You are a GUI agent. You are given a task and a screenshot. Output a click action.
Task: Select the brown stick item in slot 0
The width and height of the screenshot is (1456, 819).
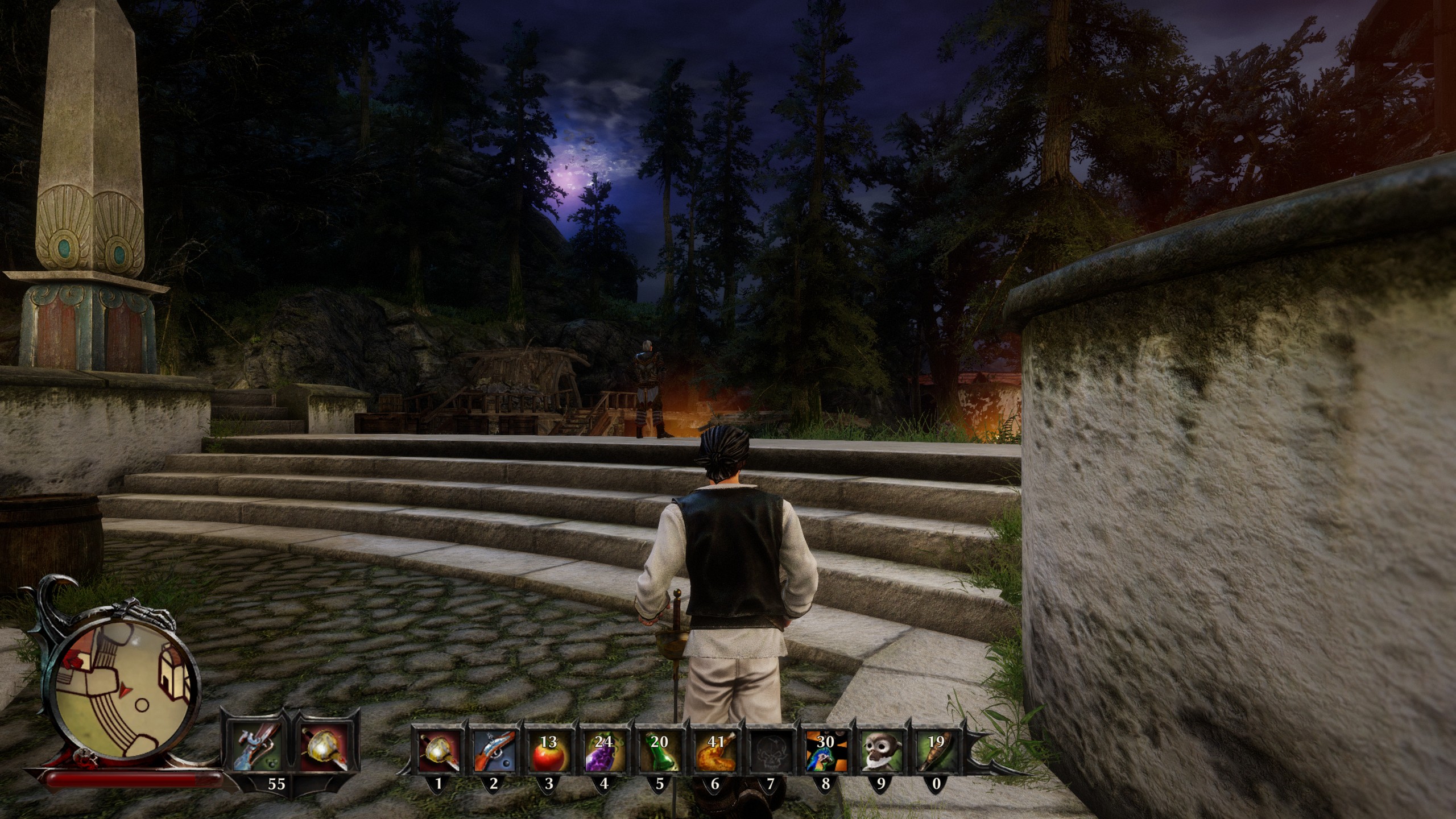tap(936, 751)
